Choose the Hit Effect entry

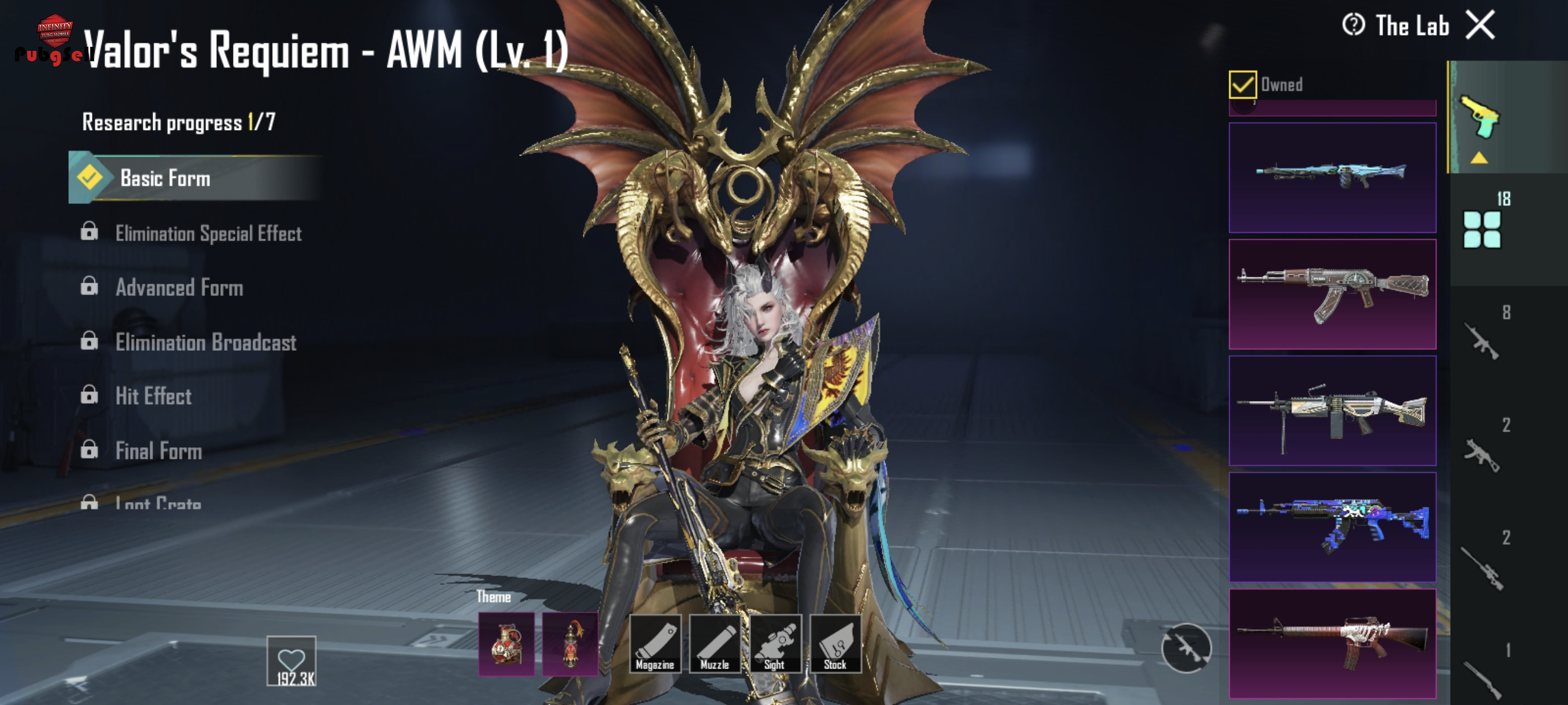(x=153, y=396)
